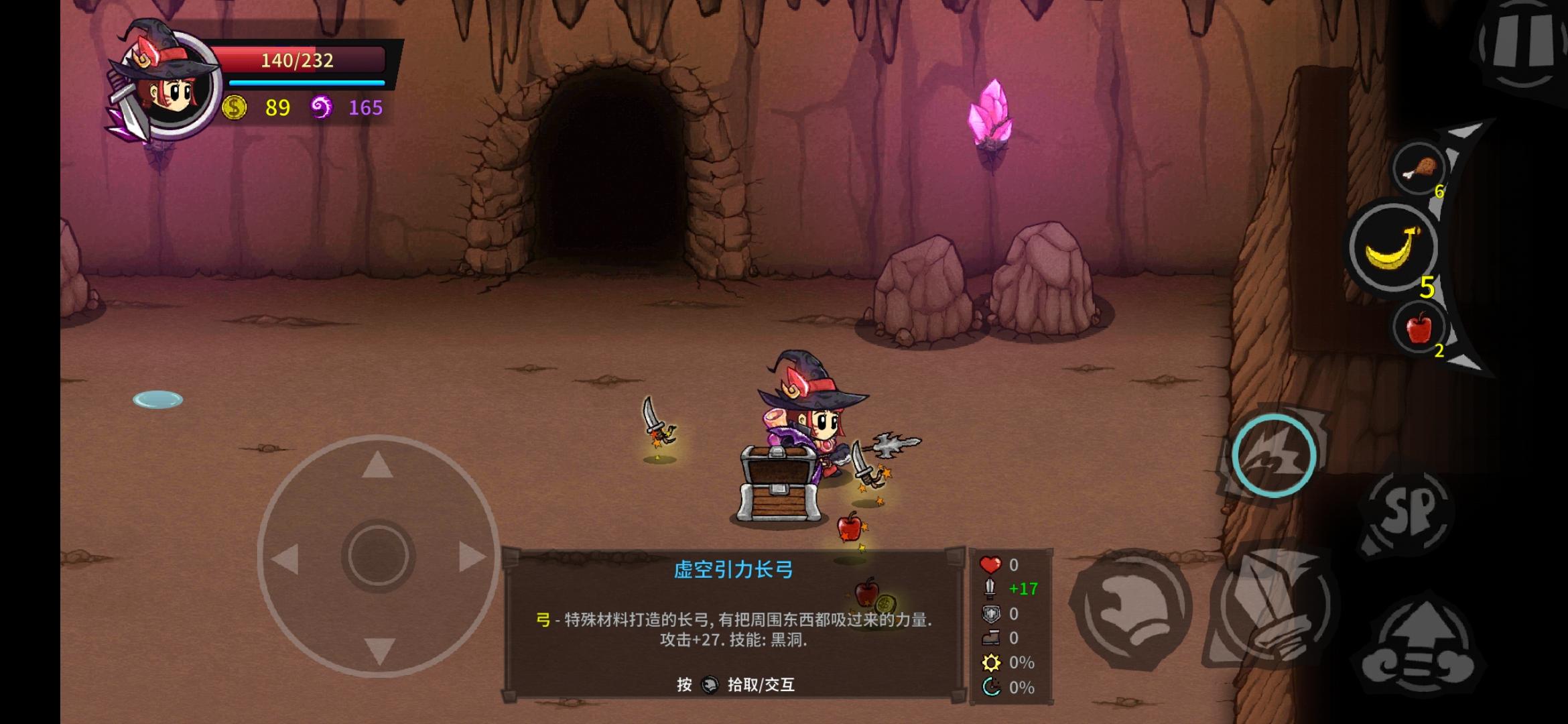Tap the button right of the fist
This screenshot has height=724, width=1568.
click(x=1270, y=611)
